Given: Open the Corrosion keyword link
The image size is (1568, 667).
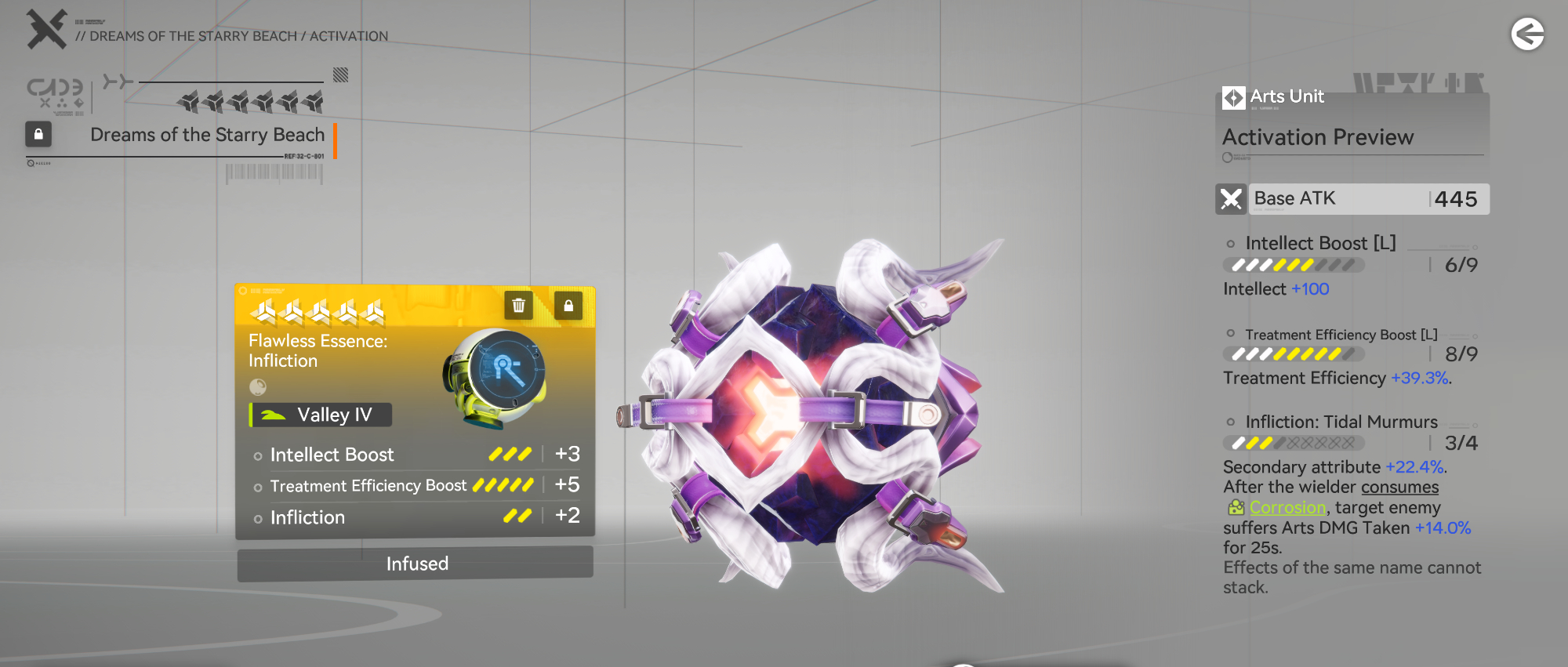Looking at the screenshot, I should pos(1287,508).
